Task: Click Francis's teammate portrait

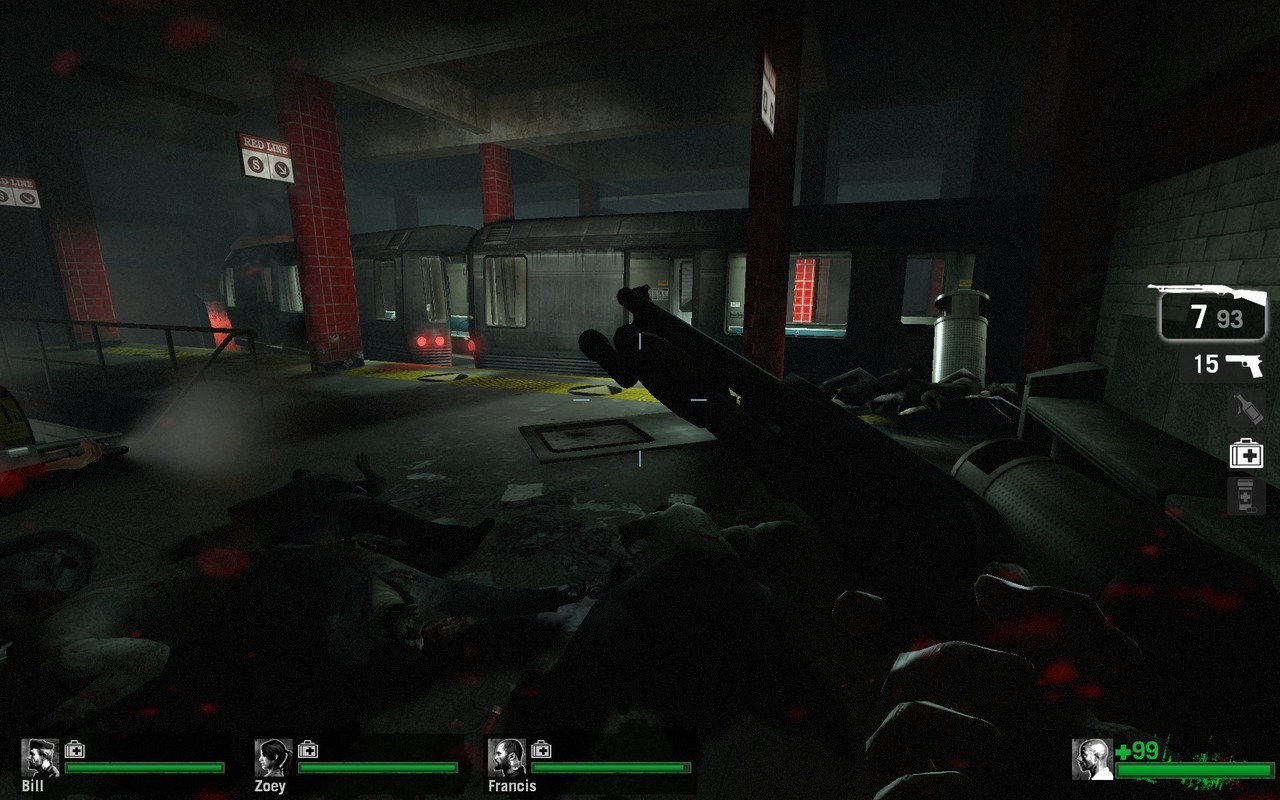Action: [x=507, y=758]
